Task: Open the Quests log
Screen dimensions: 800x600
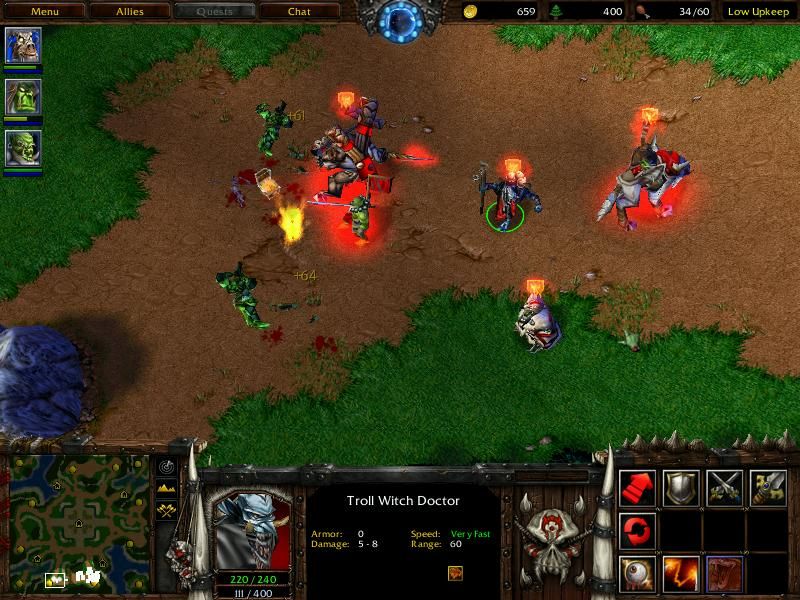Action: [213, 12]
